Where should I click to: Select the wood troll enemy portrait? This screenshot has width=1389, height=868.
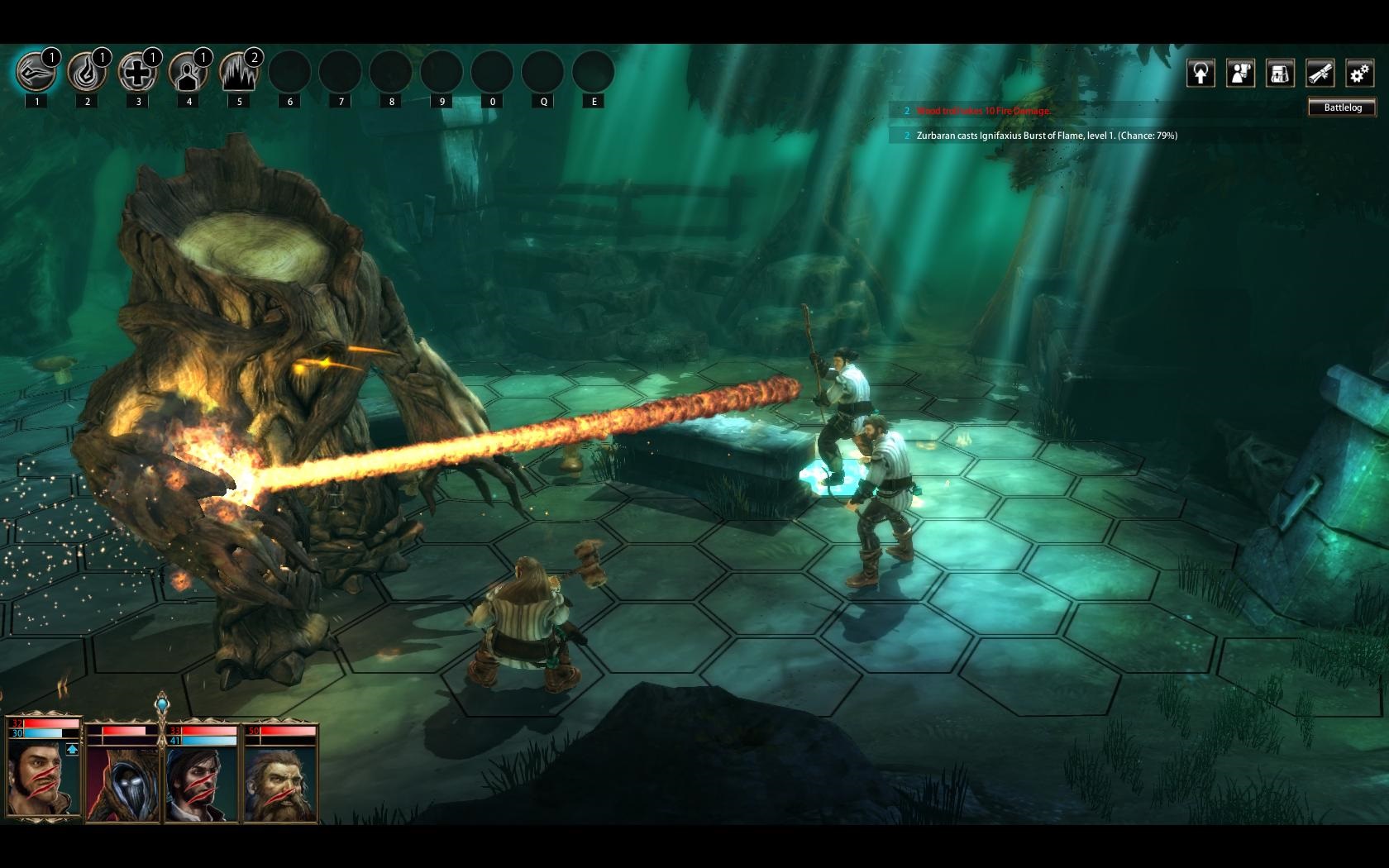click(123, 782)
